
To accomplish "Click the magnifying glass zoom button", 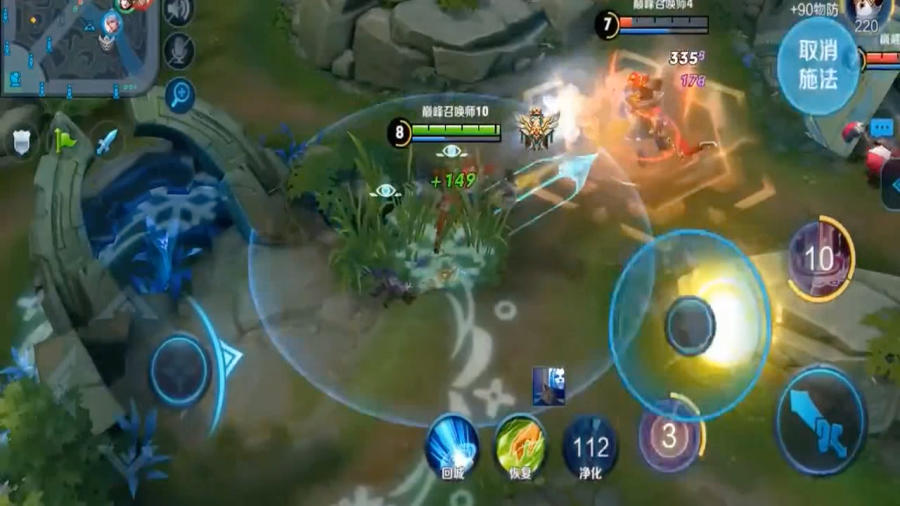I will 180,96.
